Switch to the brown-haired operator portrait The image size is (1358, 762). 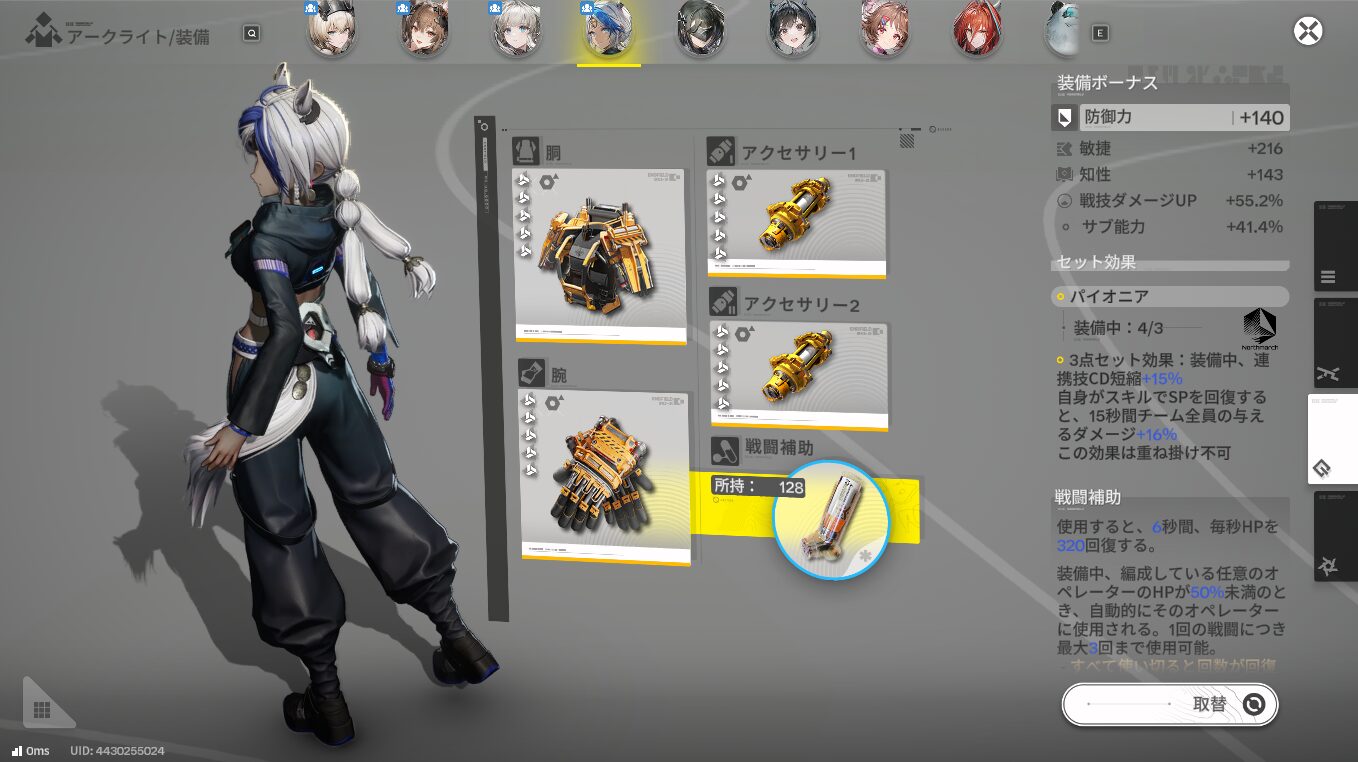[424, 31]
